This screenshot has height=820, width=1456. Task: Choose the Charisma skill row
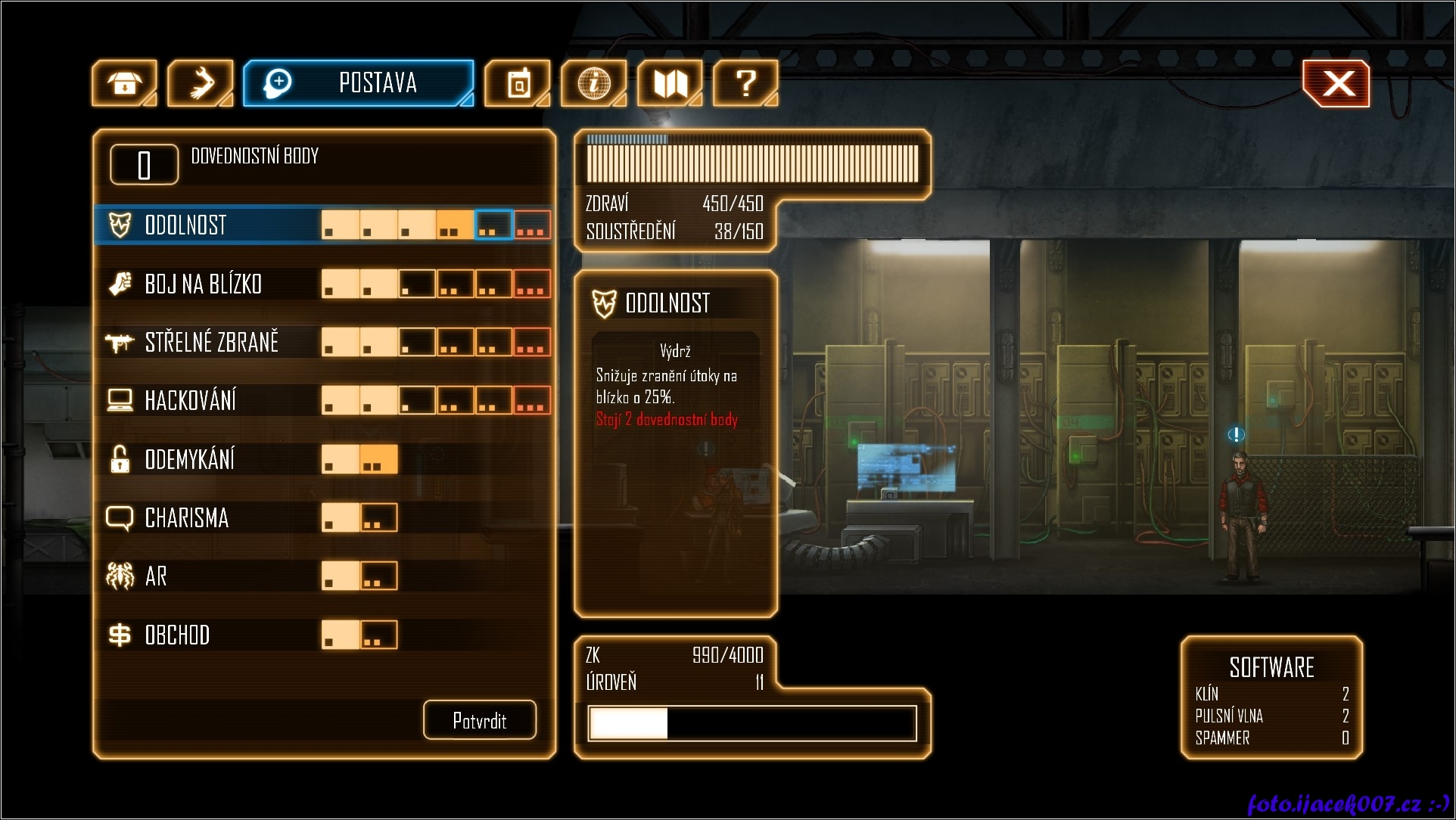click(x=186, y=518)
